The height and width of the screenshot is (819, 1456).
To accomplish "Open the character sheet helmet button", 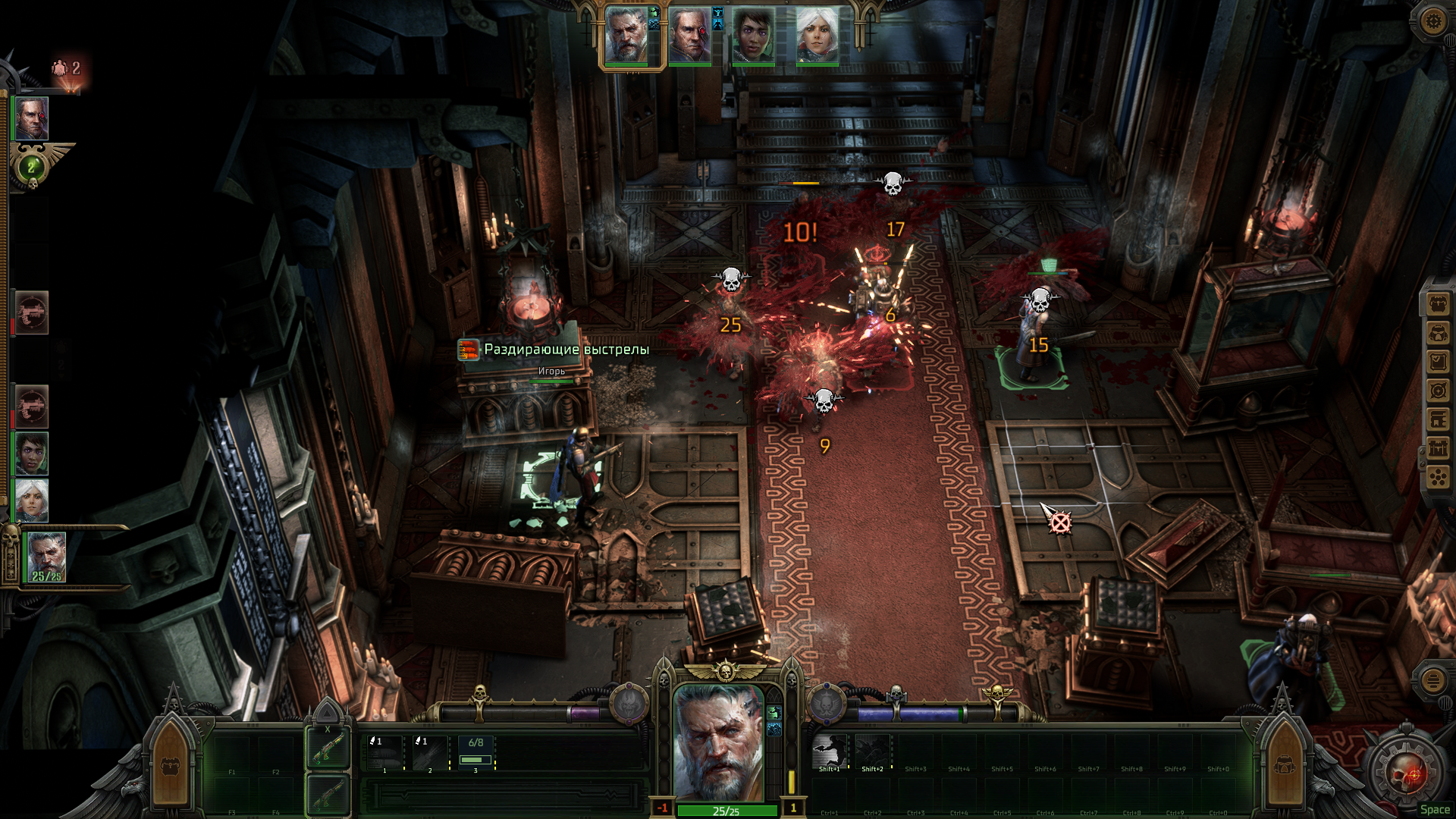I will click(x=1438, y=334).
